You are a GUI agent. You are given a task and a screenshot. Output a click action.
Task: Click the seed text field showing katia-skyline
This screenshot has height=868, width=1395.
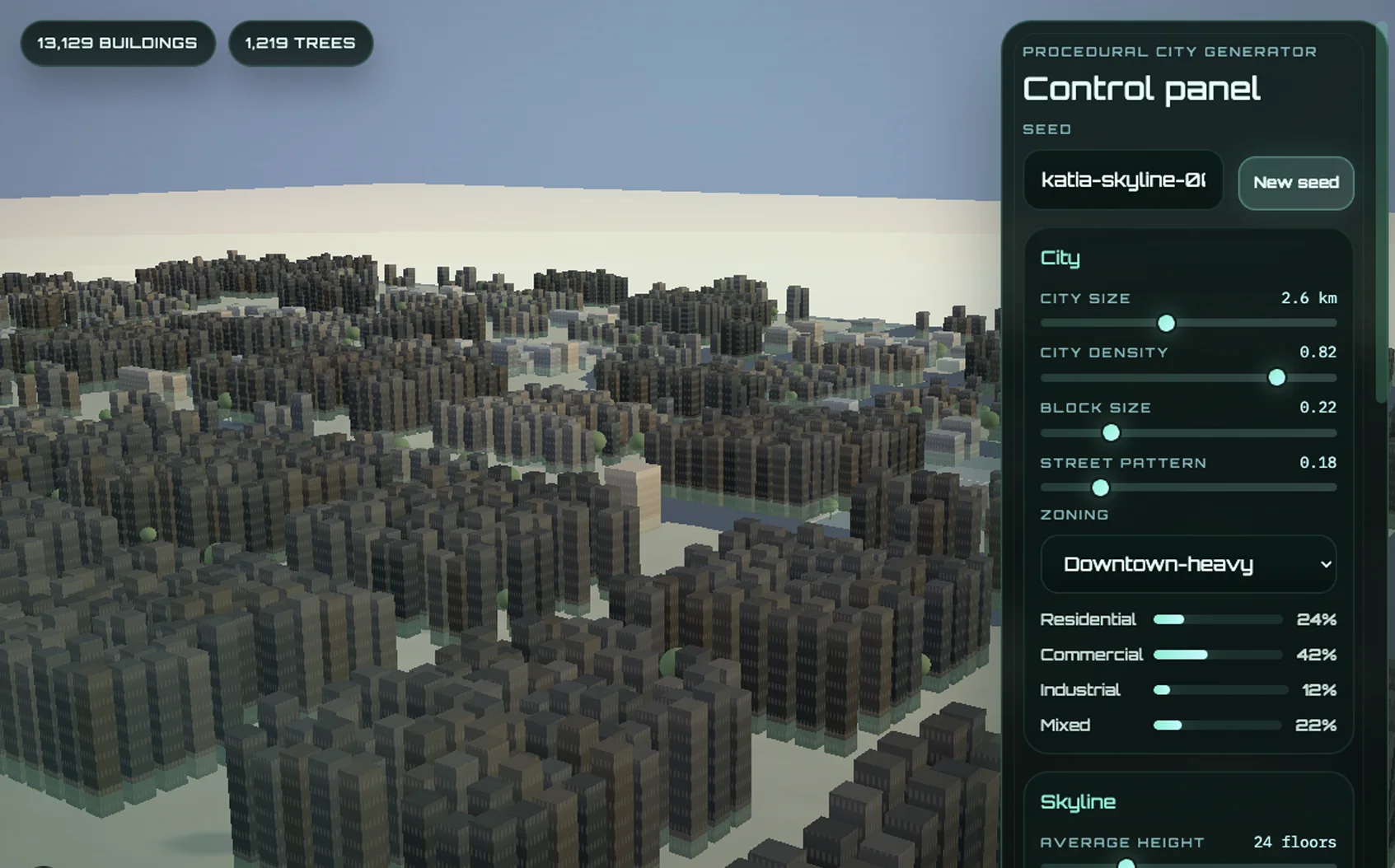(1122, 180)
